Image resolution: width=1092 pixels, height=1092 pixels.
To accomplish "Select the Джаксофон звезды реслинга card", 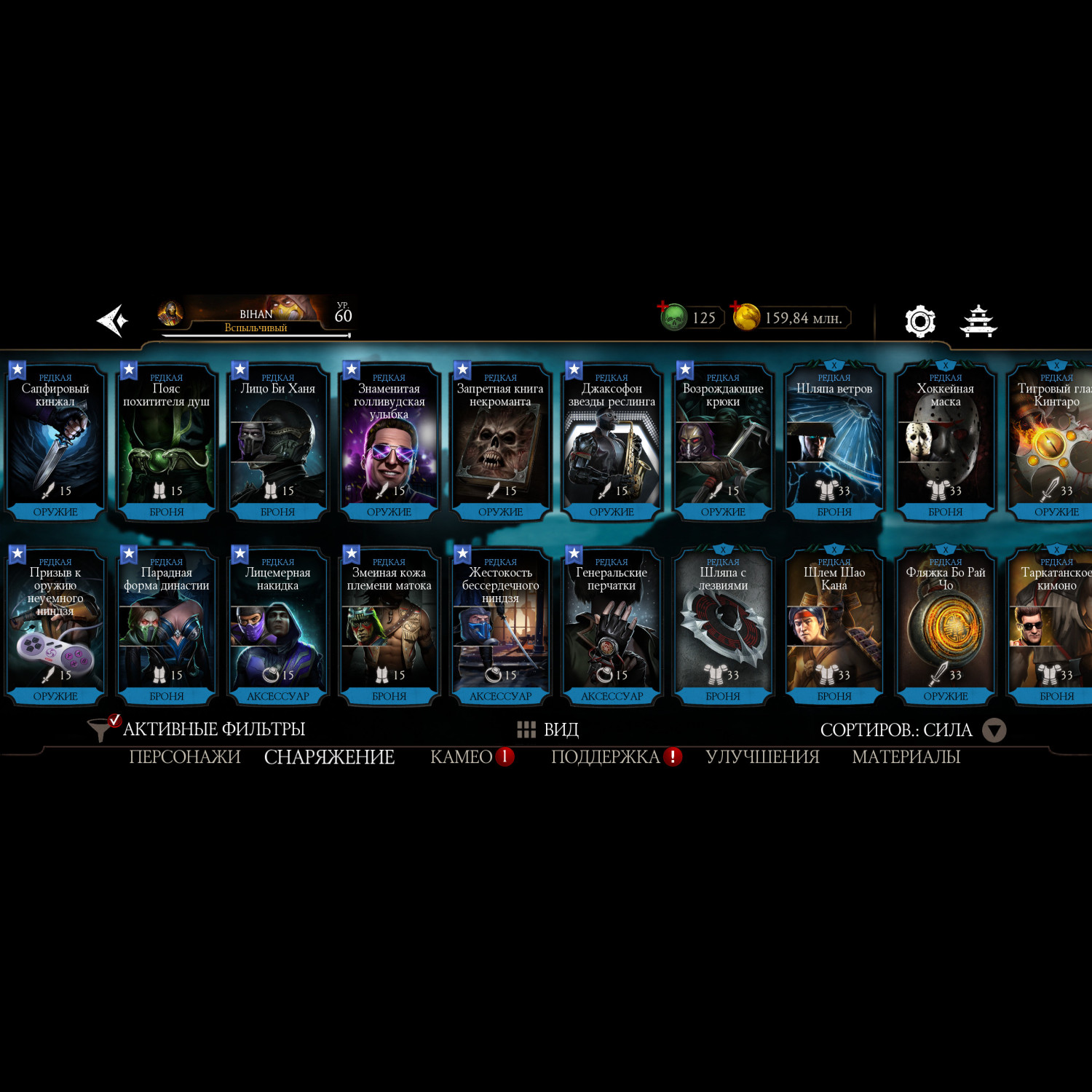I will coord(612,442).
